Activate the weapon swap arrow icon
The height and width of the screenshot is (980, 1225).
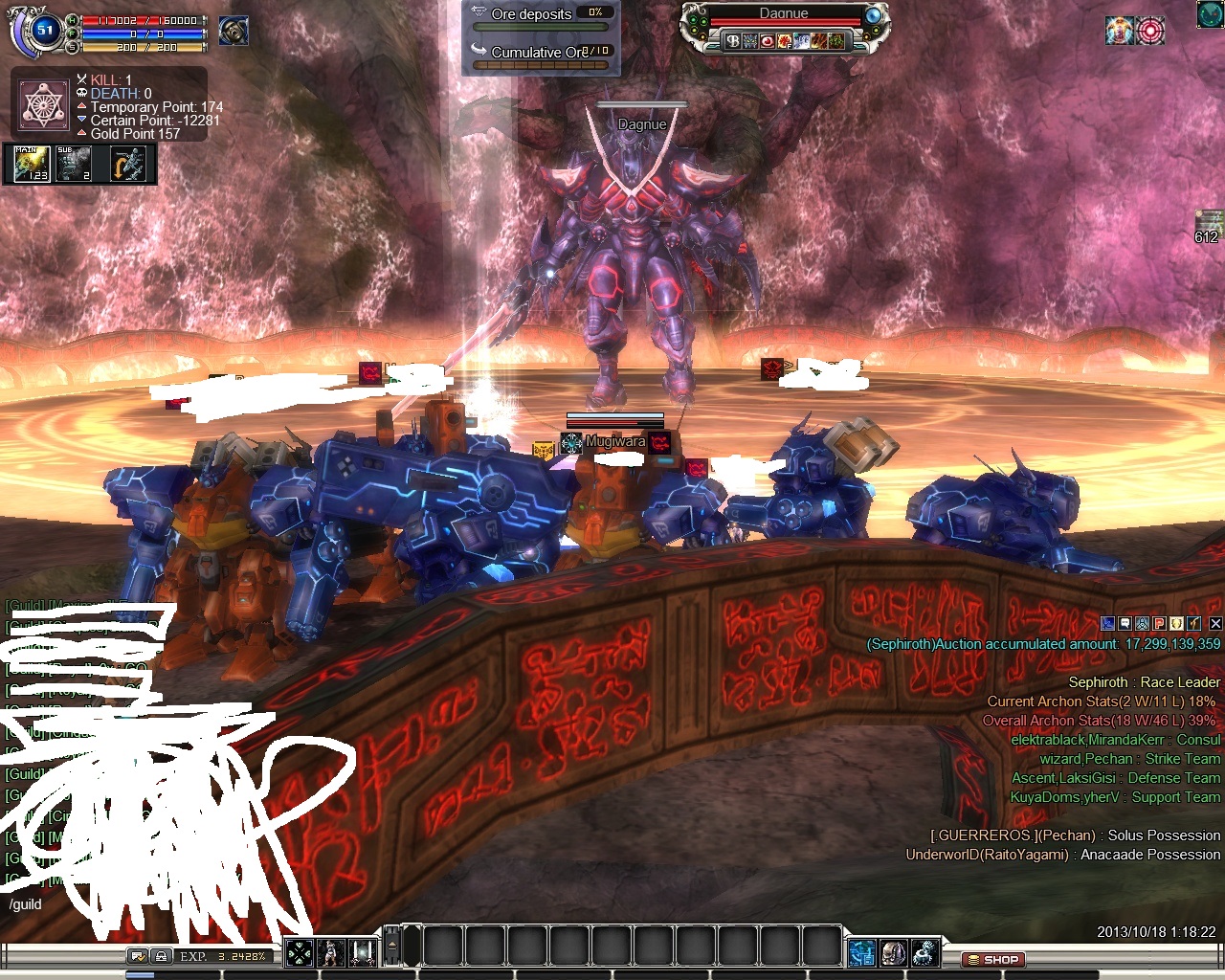click(x=127, y=164)
